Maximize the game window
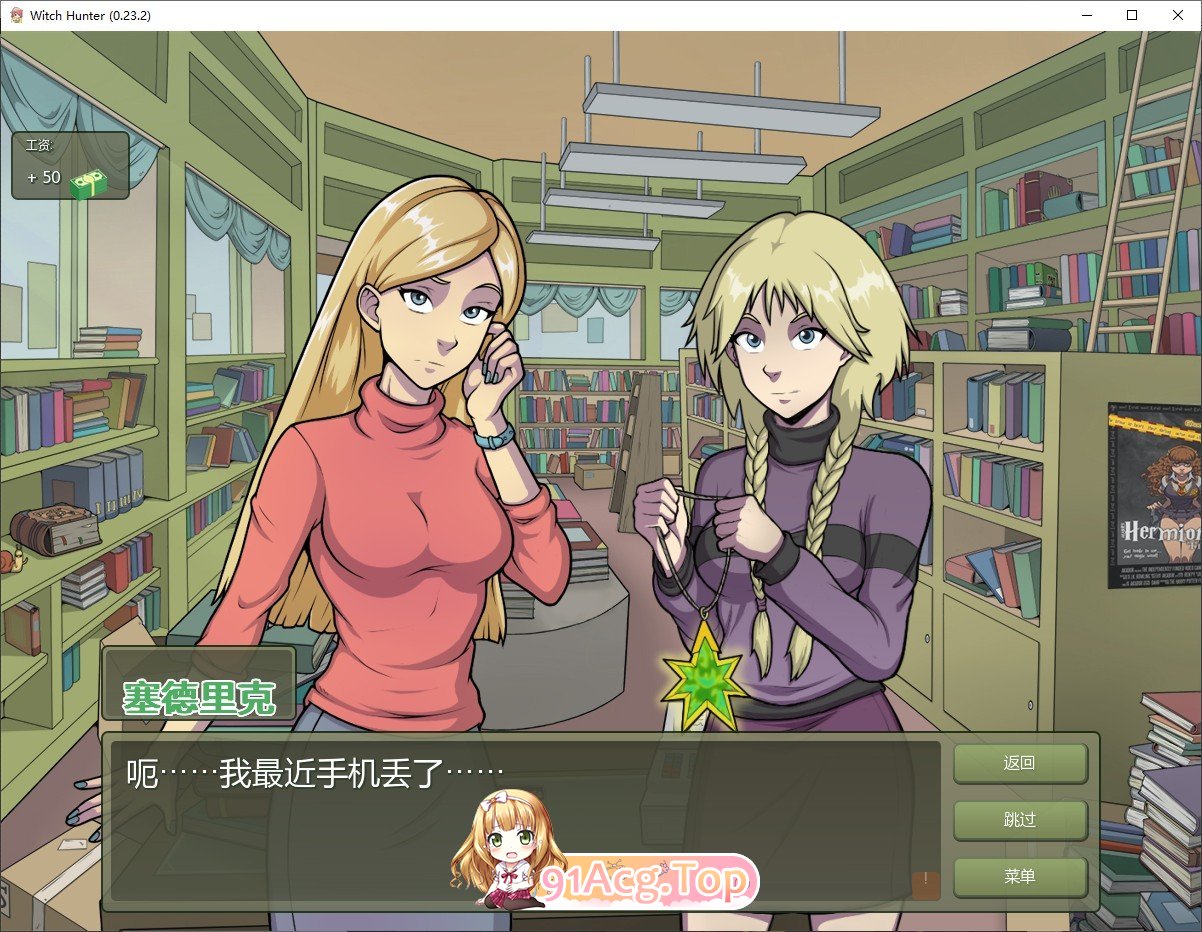The width and height of the screenshot is (1202, 932). pos(1132,15)
